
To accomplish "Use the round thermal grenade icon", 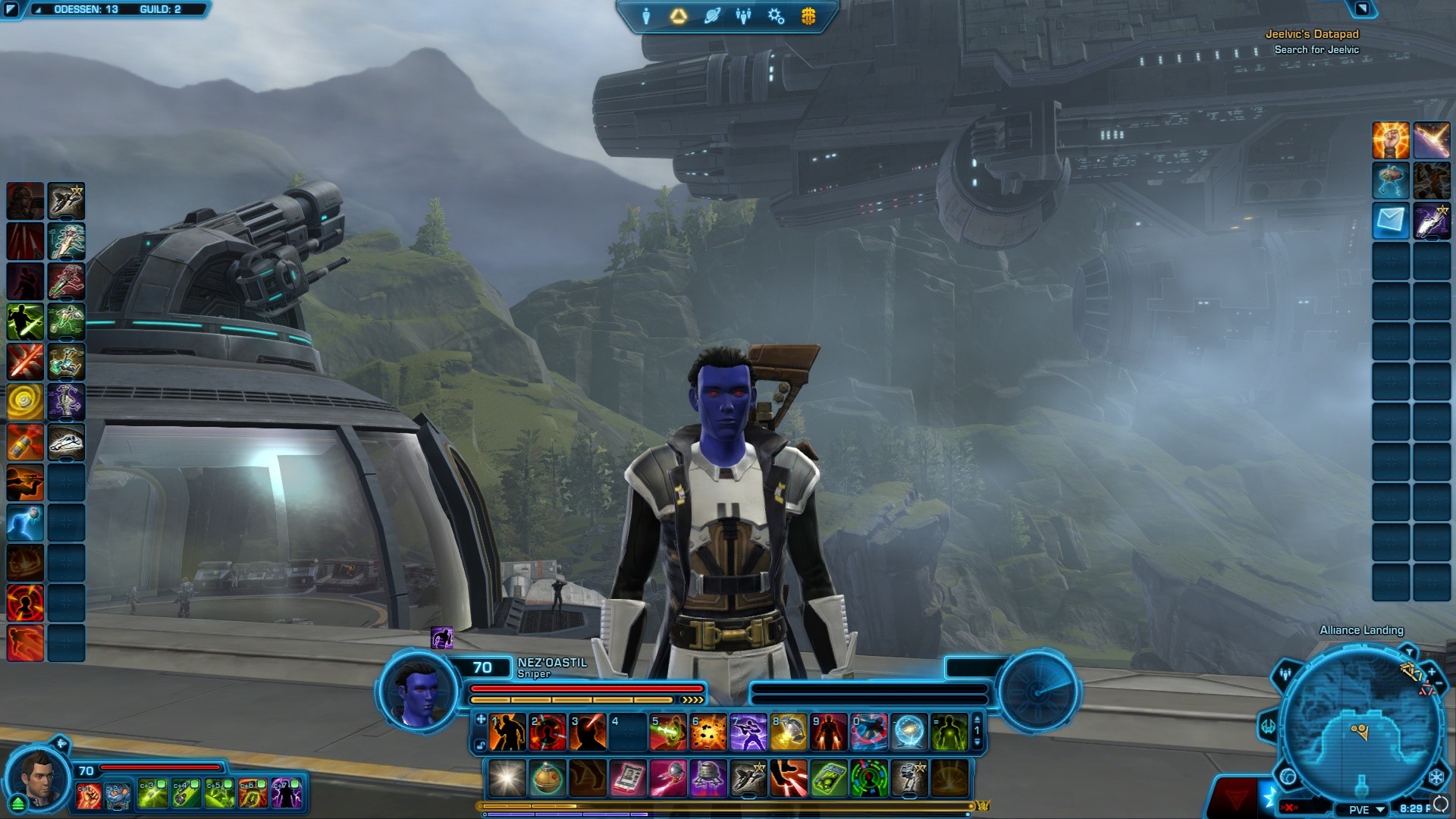I will (x=547, y=779).
